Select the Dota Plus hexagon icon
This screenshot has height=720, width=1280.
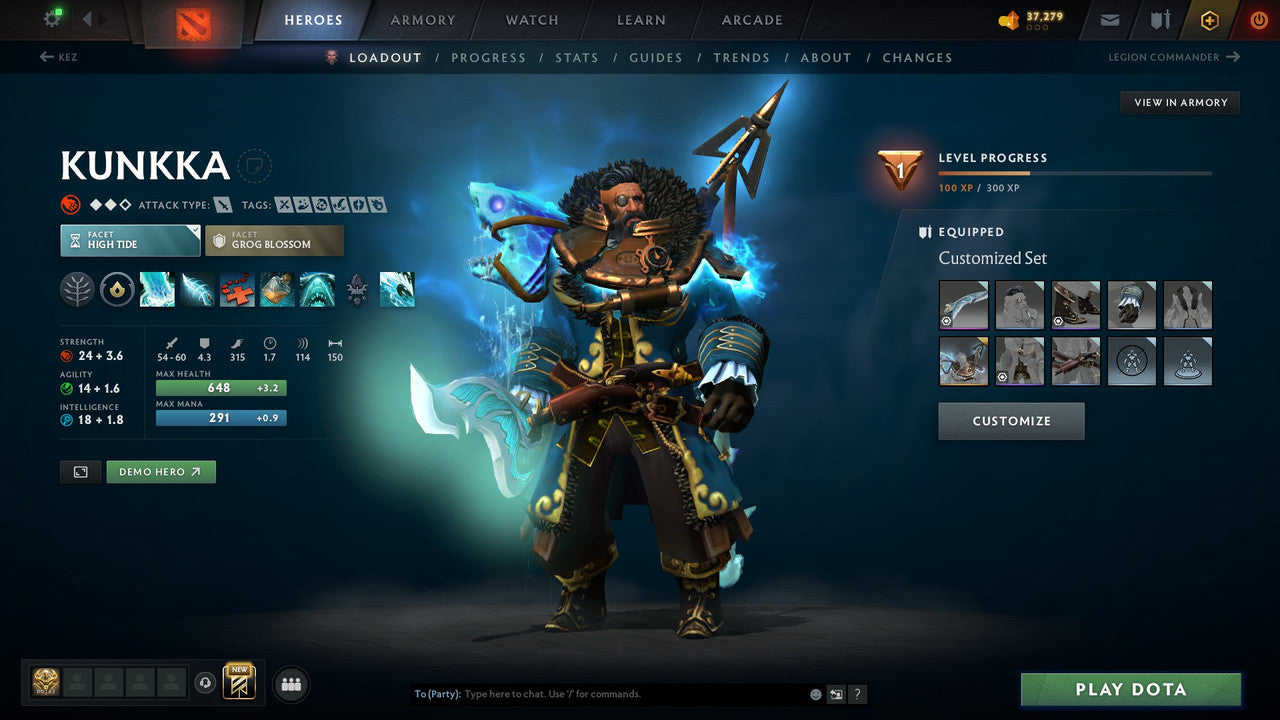pyautogui.click(x=1209, y=20)
